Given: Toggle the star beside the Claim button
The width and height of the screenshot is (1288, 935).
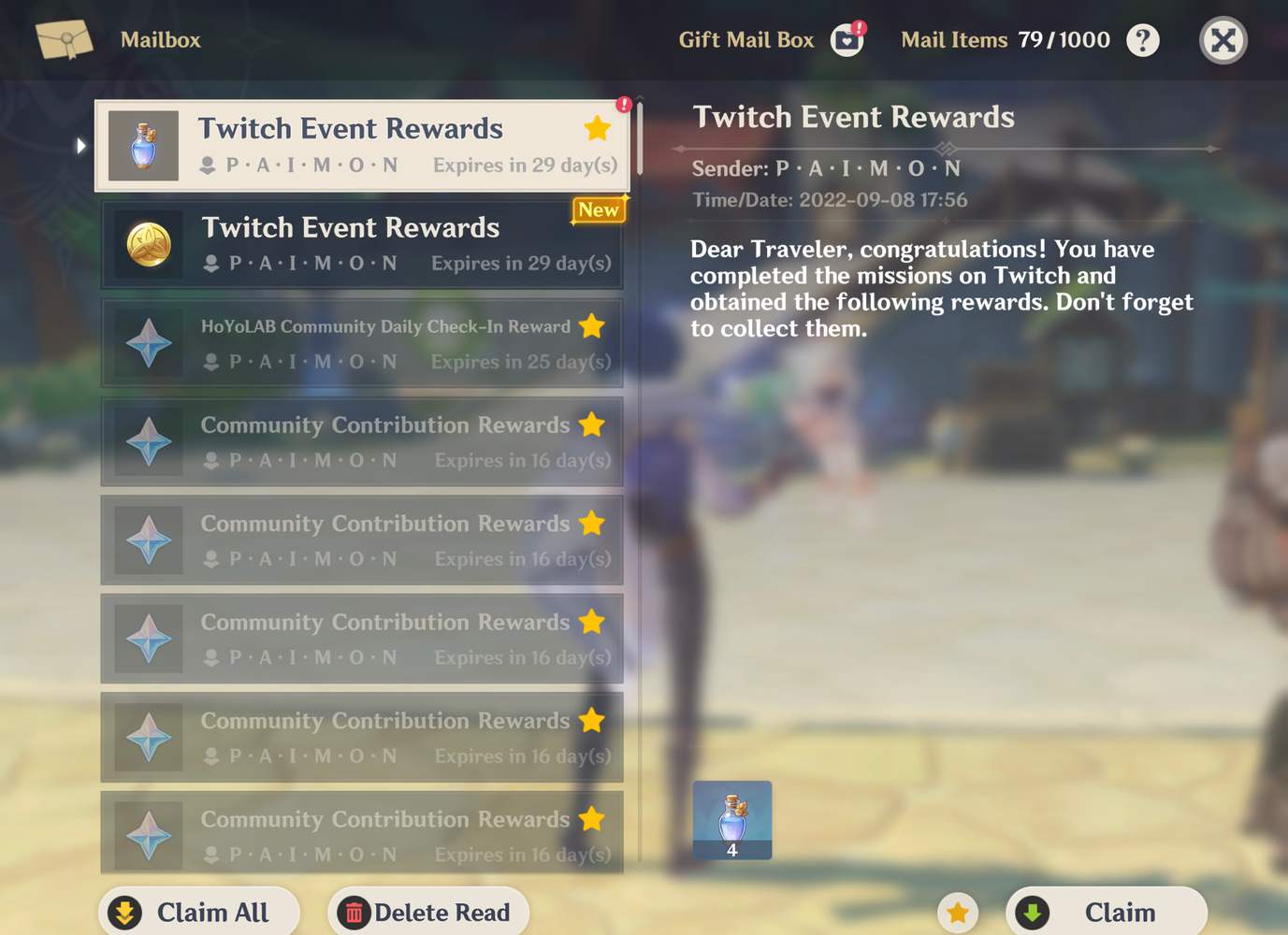Looking at the screenshot, I should pos(957,912).
